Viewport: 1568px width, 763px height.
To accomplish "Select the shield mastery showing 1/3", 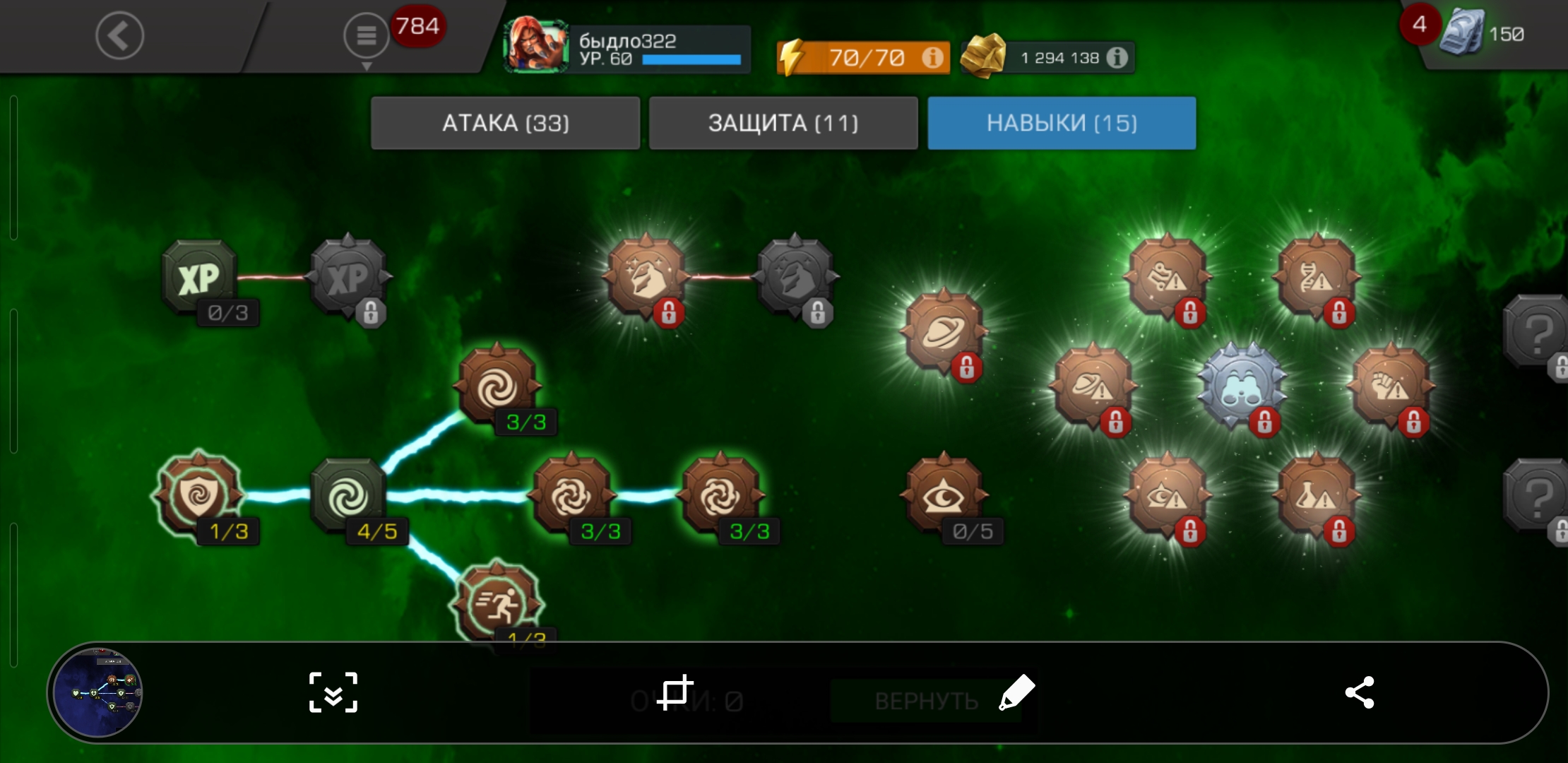I will click(199, 495).
